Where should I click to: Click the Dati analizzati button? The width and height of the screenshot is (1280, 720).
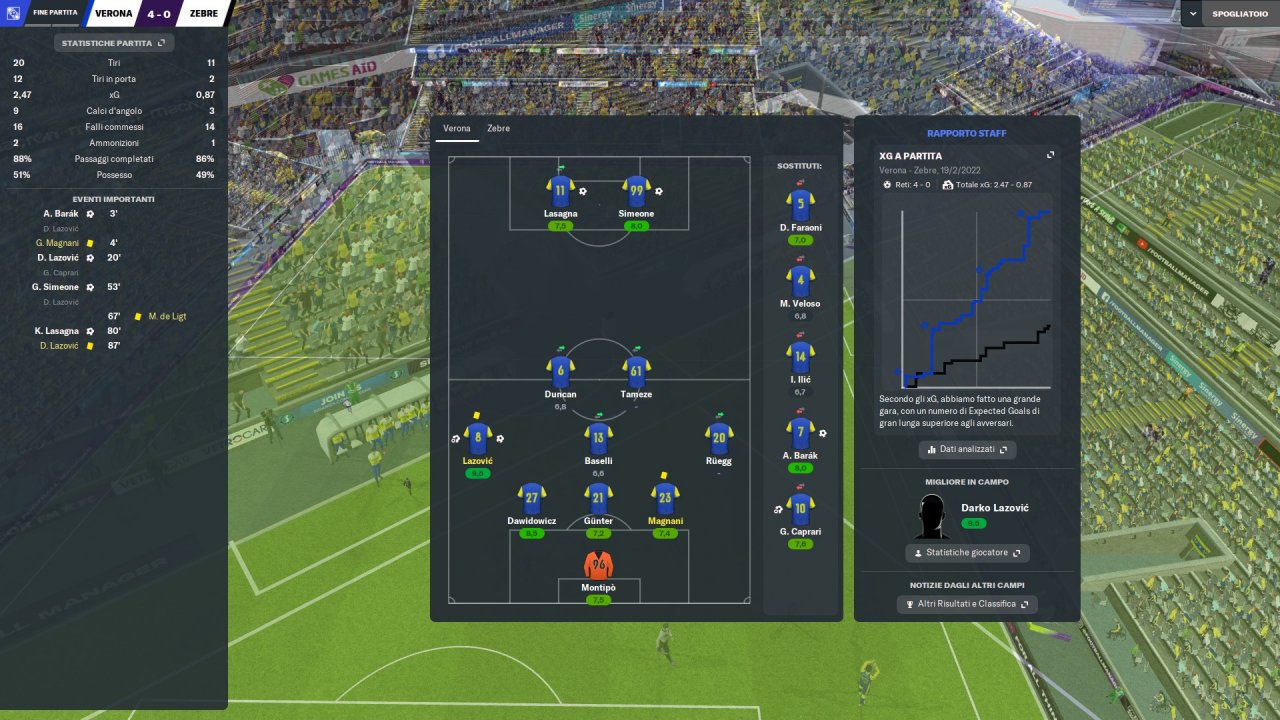tap(967, 450)
